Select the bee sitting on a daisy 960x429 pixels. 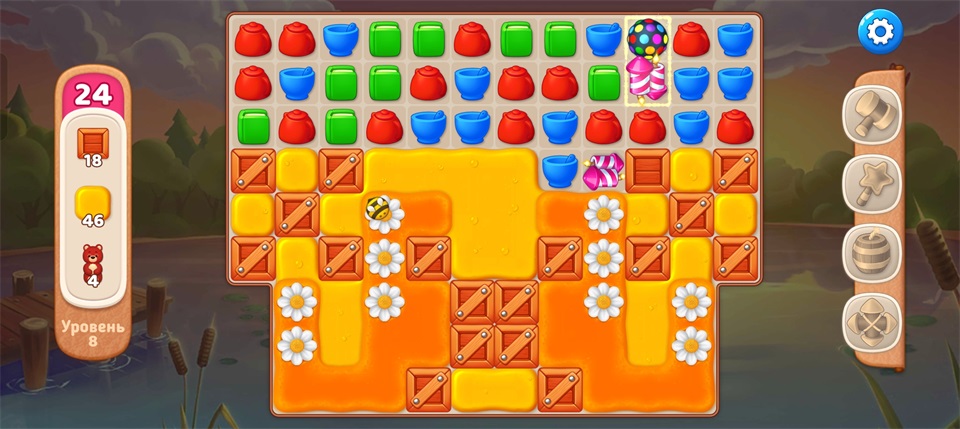380,211
